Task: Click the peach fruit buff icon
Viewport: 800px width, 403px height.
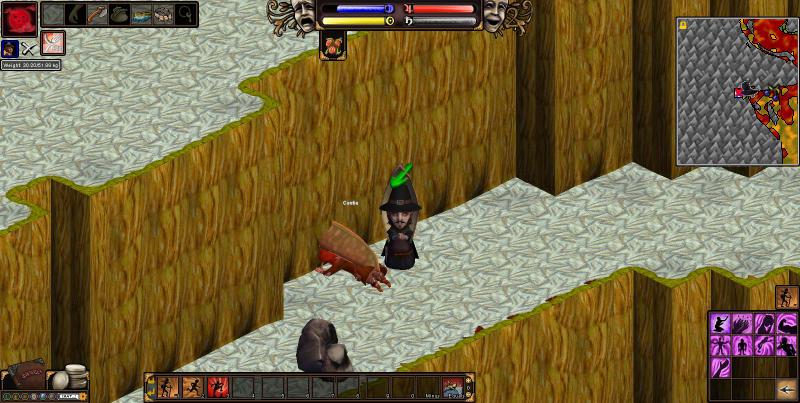Action: pyautogui.click(x=333, y=45)
